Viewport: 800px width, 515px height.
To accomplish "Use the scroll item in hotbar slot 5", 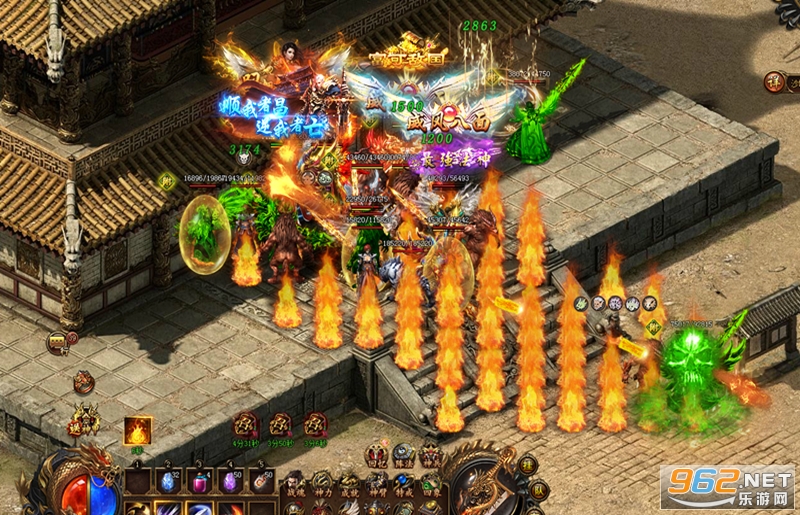I will pyautogui.click(x=263, y=481).
